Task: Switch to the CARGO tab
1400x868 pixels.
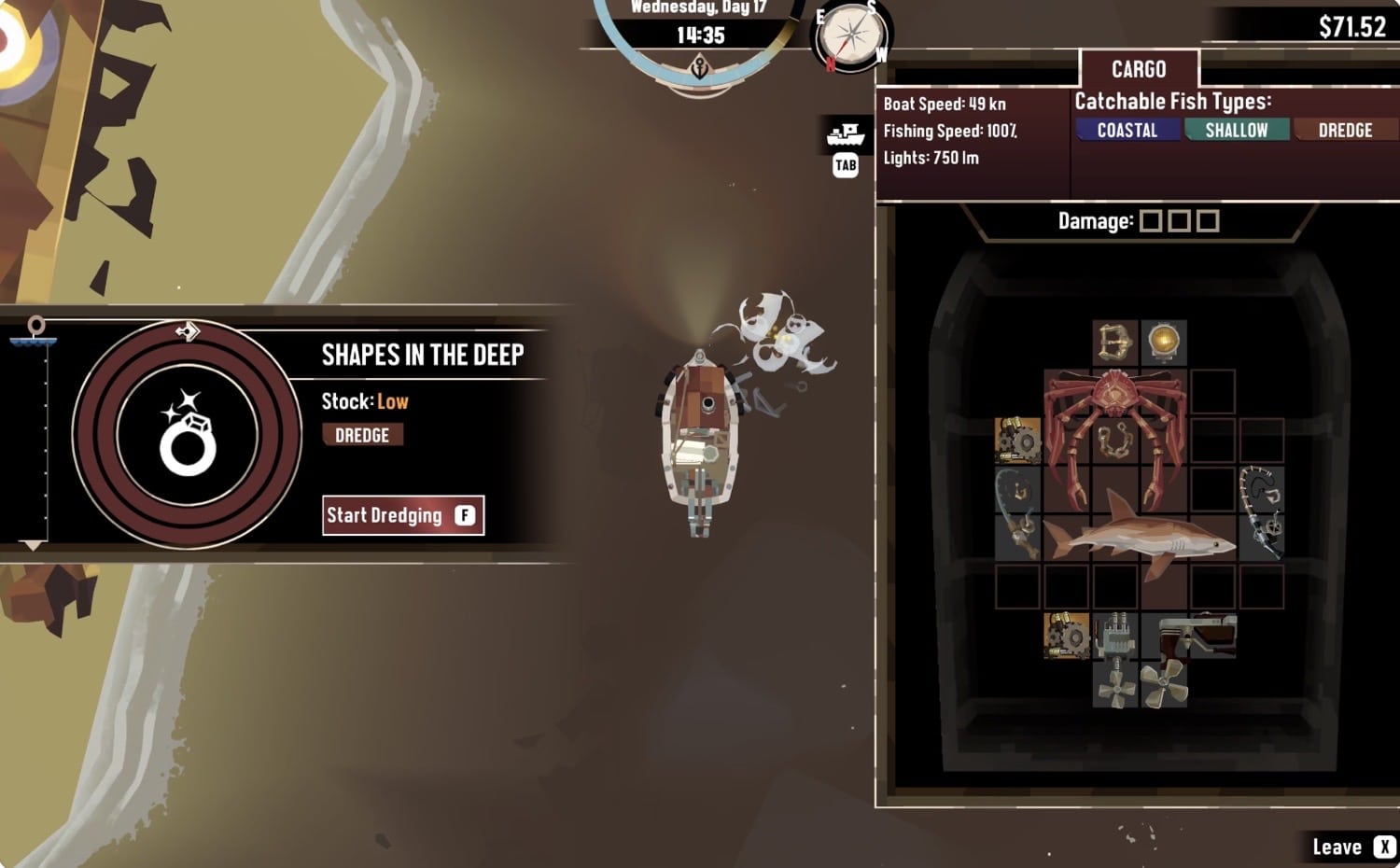Action: [1139, 69]
